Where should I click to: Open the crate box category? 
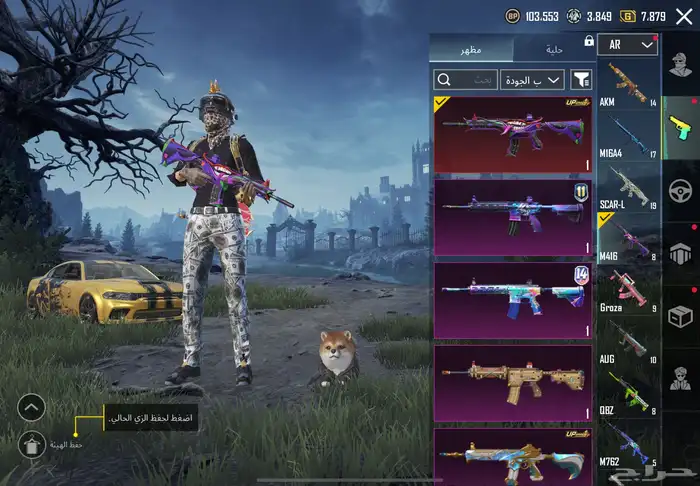(680, 316)
